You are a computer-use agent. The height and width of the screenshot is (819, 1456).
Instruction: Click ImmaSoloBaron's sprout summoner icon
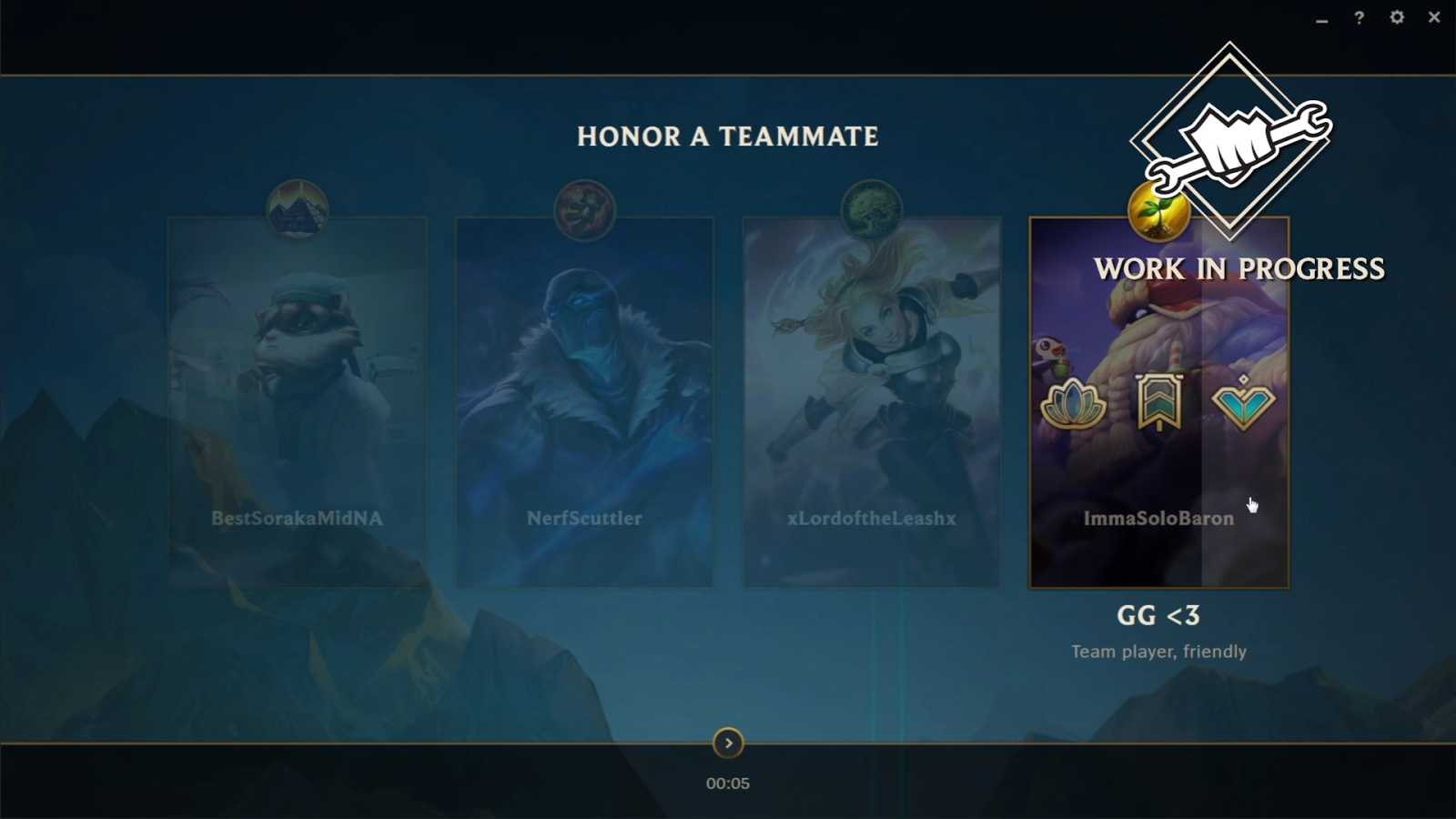[1158, 210]
